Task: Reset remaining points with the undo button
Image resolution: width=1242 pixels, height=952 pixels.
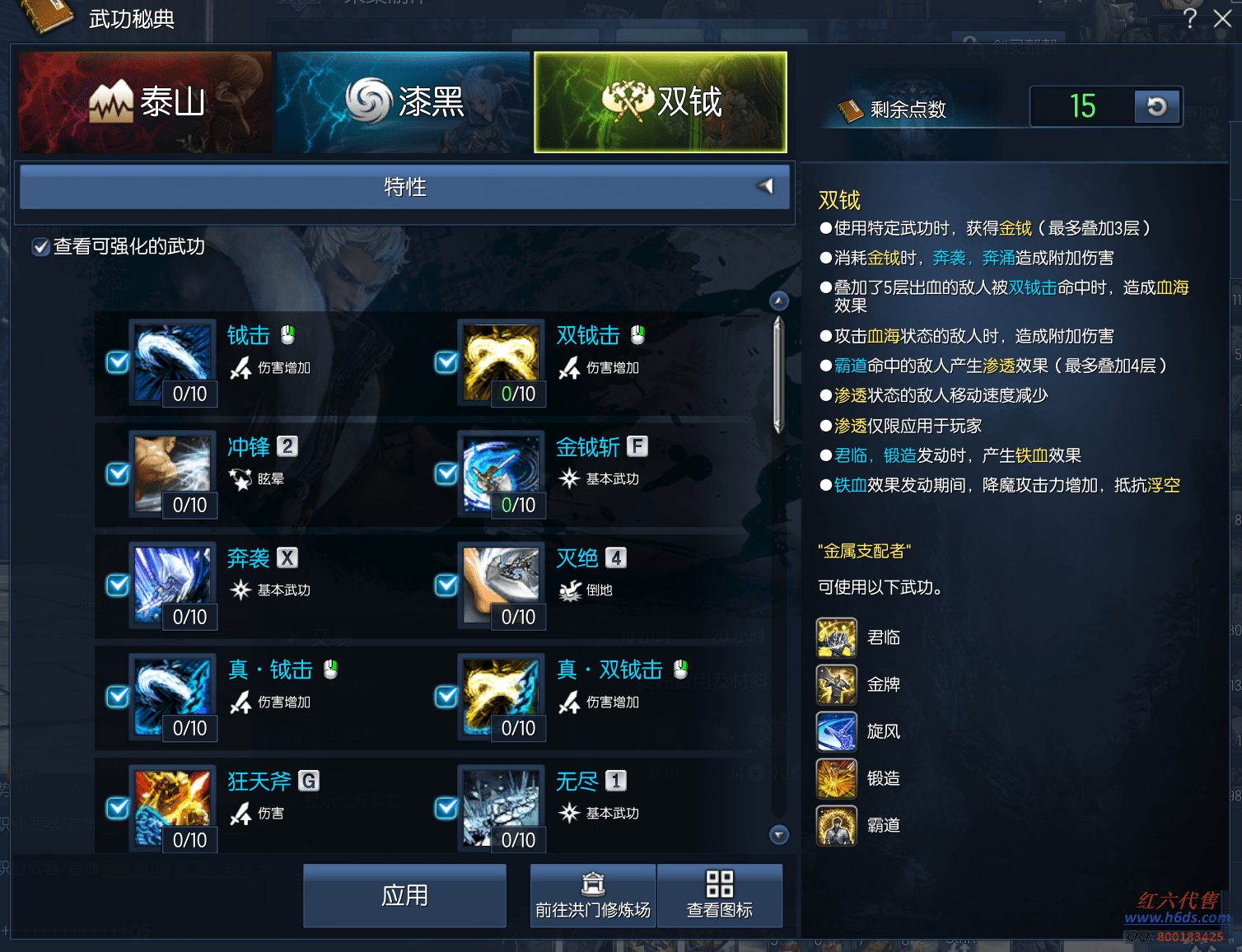Action: coord(1156,106)
